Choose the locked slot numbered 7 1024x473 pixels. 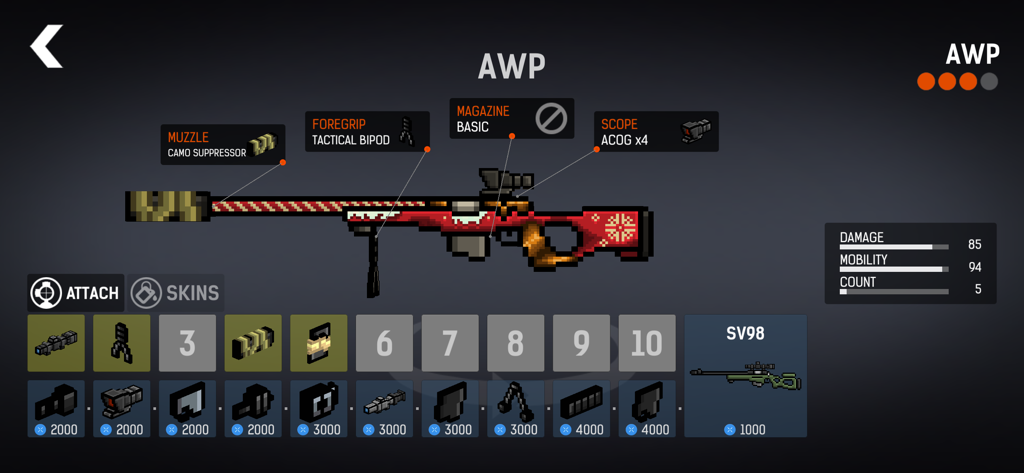(x=449, y=343)
